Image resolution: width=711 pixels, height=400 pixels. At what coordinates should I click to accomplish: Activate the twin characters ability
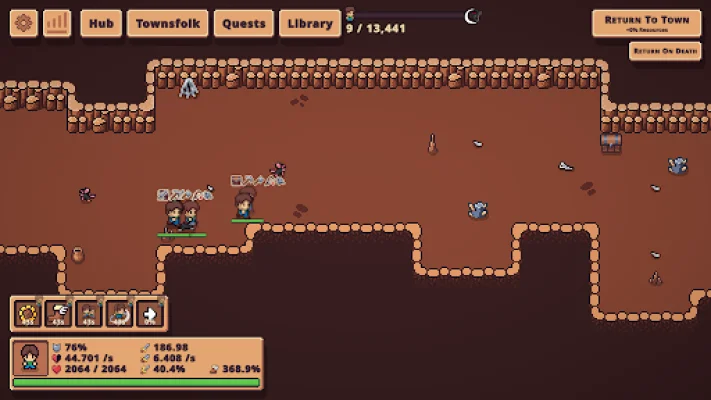point(89,314)
